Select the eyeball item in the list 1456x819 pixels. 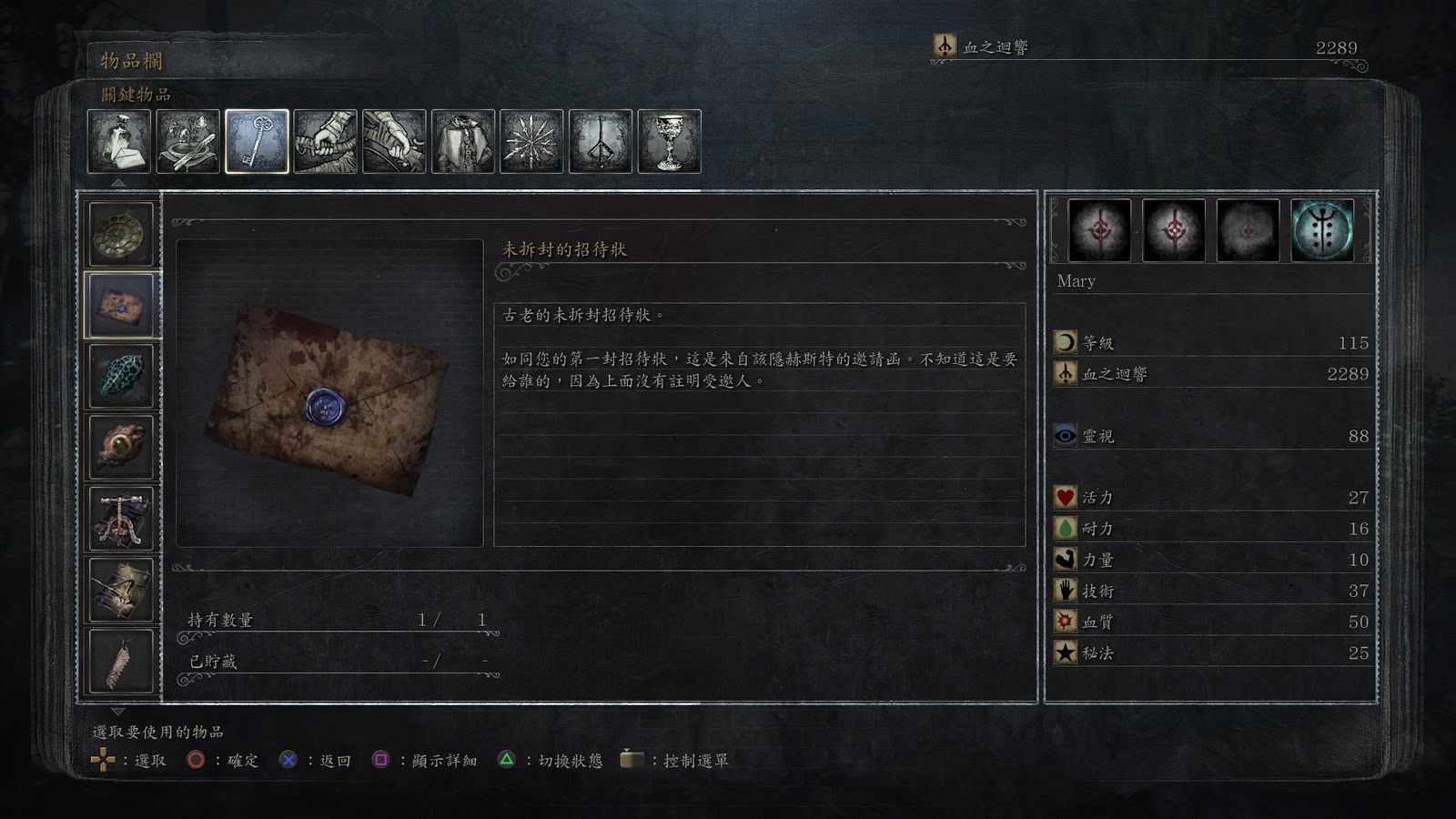point(121,447)
